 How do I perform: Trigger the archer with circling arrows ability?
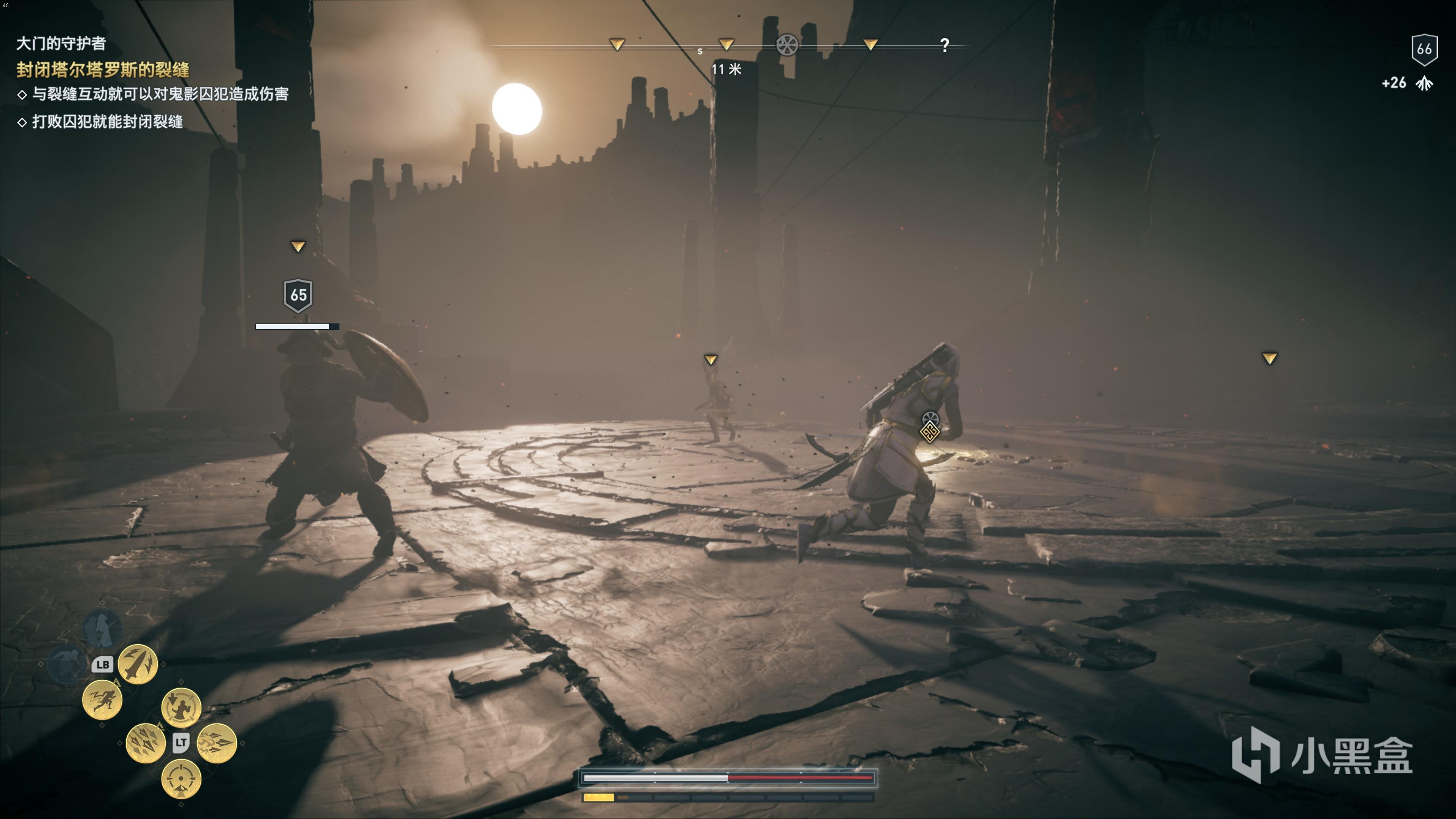tap(181, 707)
